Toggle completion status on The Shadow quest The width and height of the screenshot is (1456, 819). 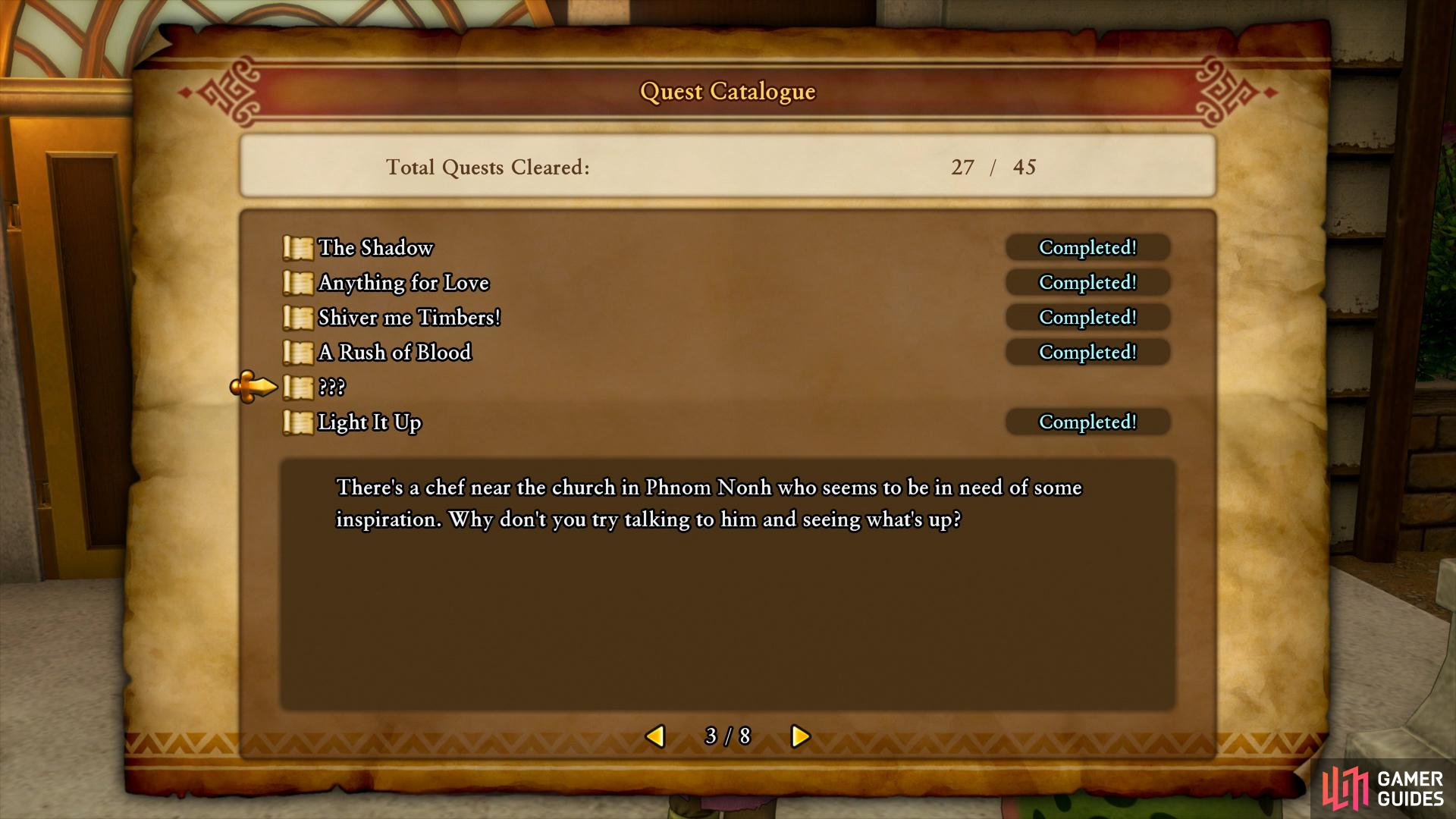tap(1087, 247)
